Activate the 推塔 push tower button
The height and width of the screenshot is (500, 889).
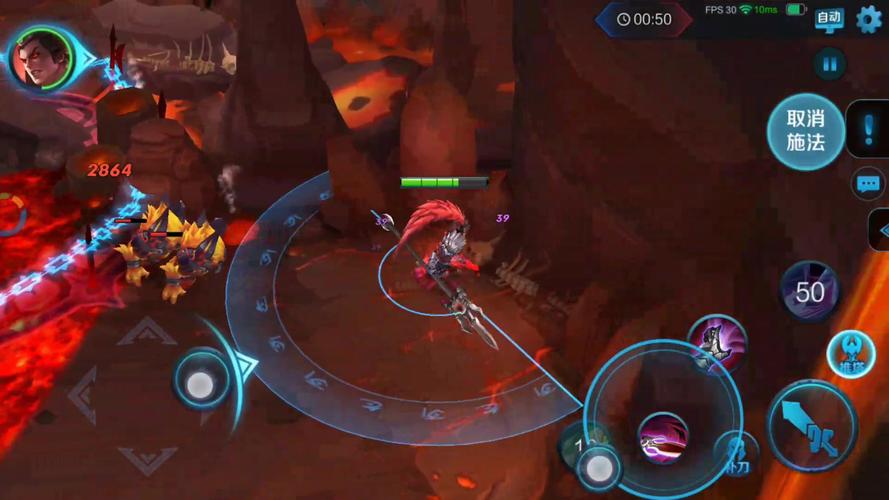click(x=850, y=355)
